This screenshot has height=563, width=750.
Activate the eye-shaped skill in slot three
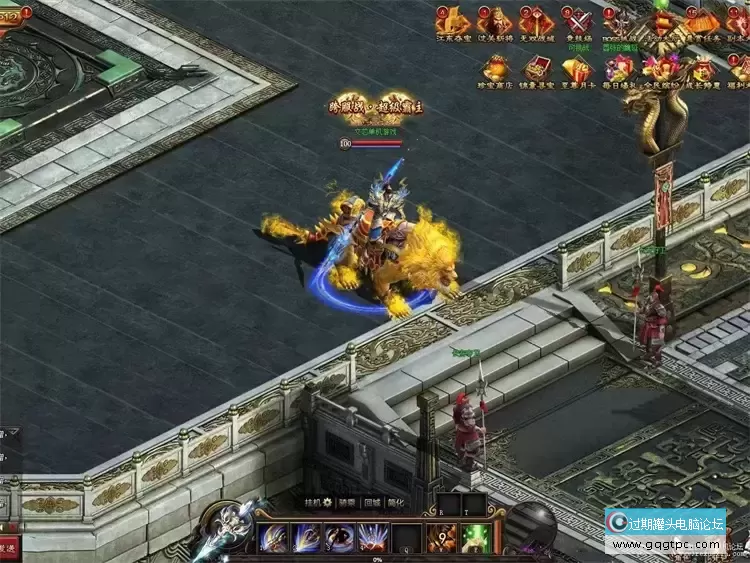tap(340, 538)
